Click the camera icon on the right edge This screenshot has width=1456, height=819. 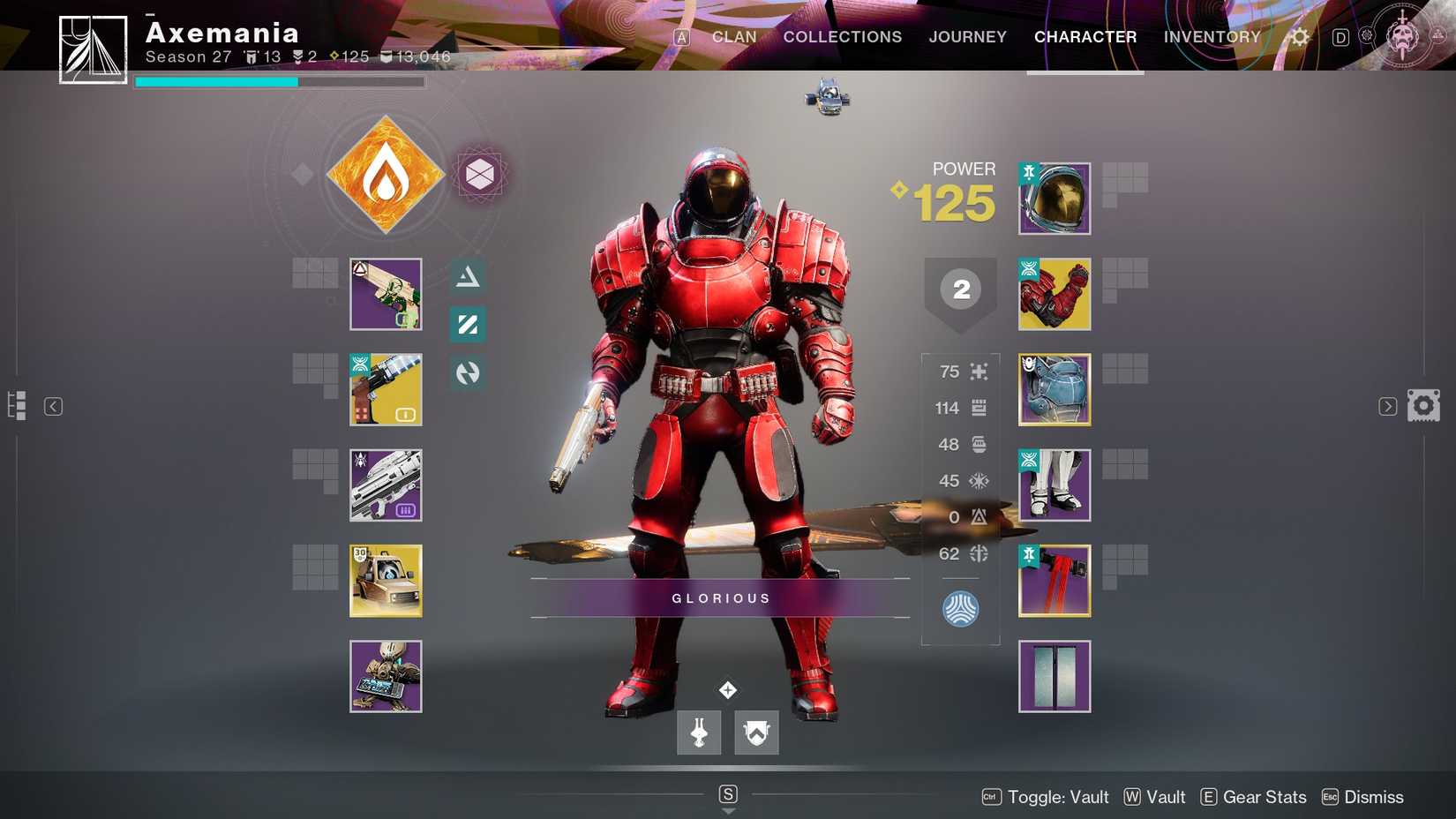pos(1423,405)
